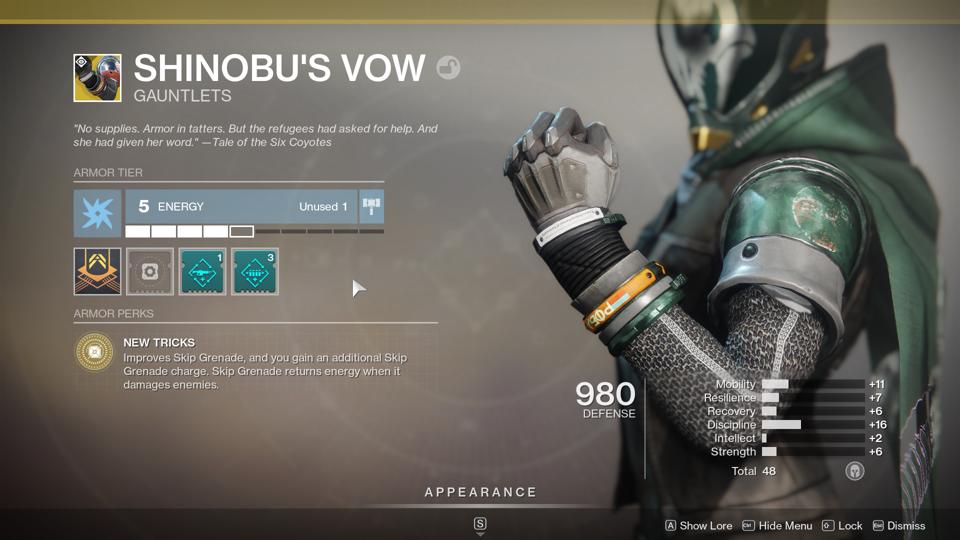960x540 pixels.
Task: Open the empty general armor mod socket
Action: click(150, 271)
